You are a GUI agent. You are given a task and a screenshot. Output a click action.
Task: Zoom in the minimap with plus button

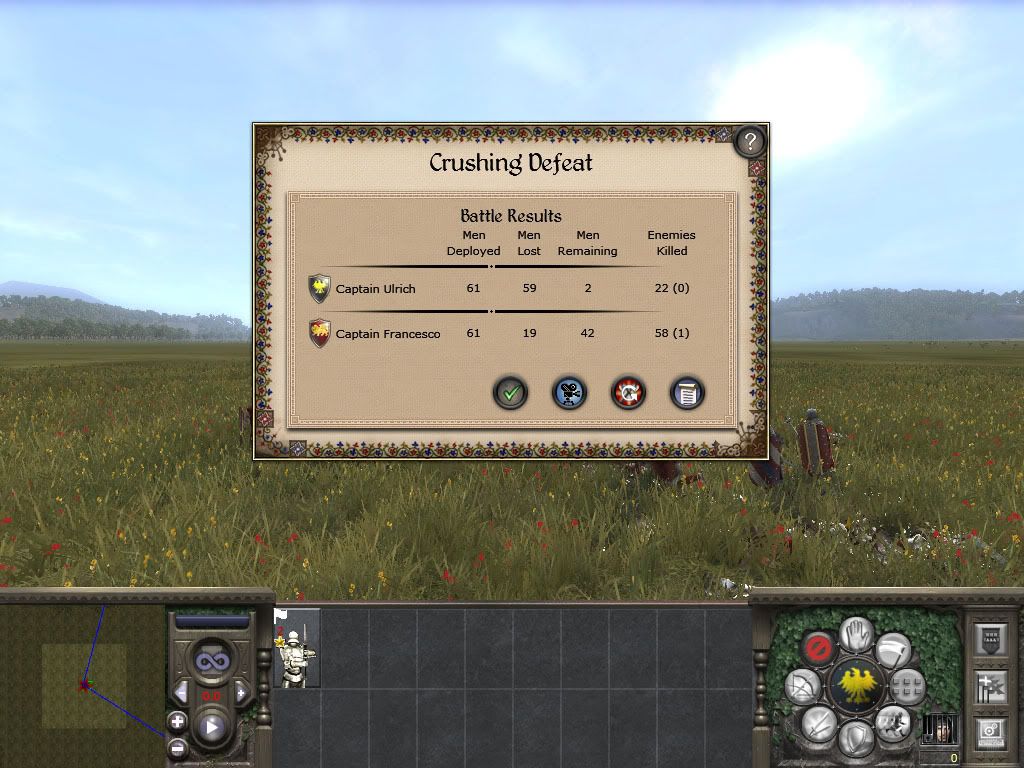[x=177, y=721]
